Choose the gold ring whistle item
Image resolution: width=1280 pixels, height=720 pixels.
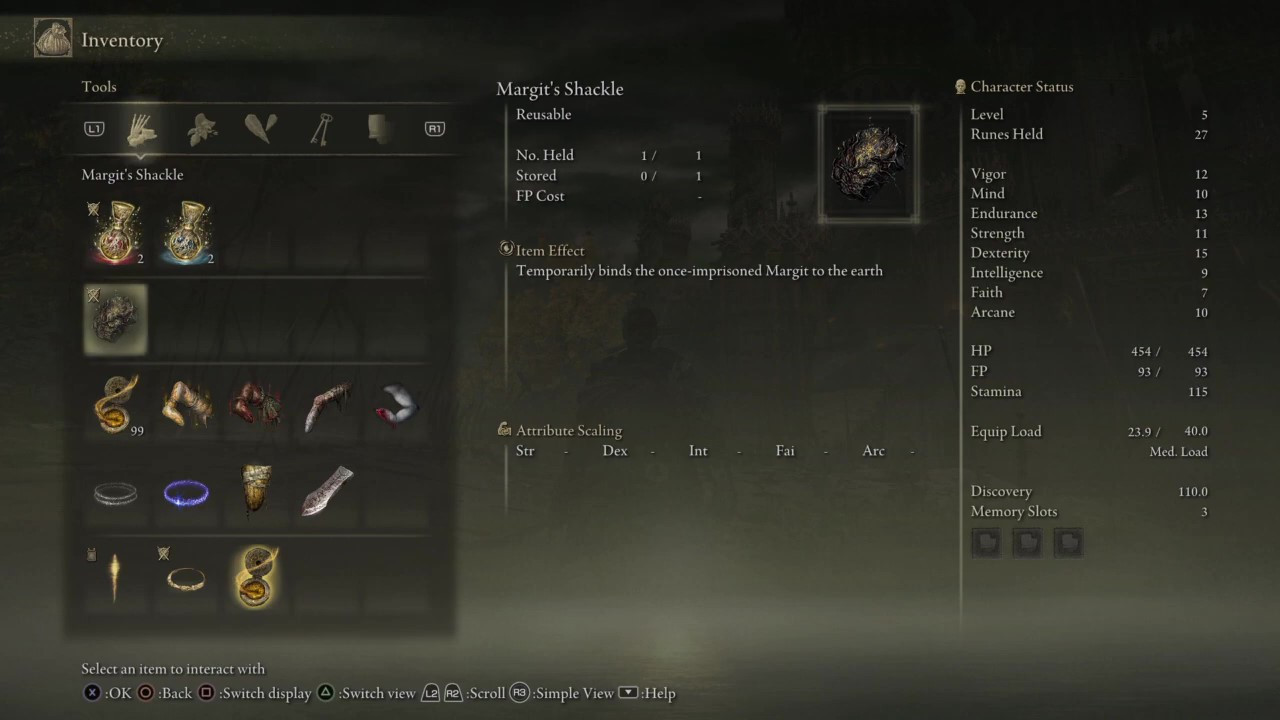click(x=186, y=577)
